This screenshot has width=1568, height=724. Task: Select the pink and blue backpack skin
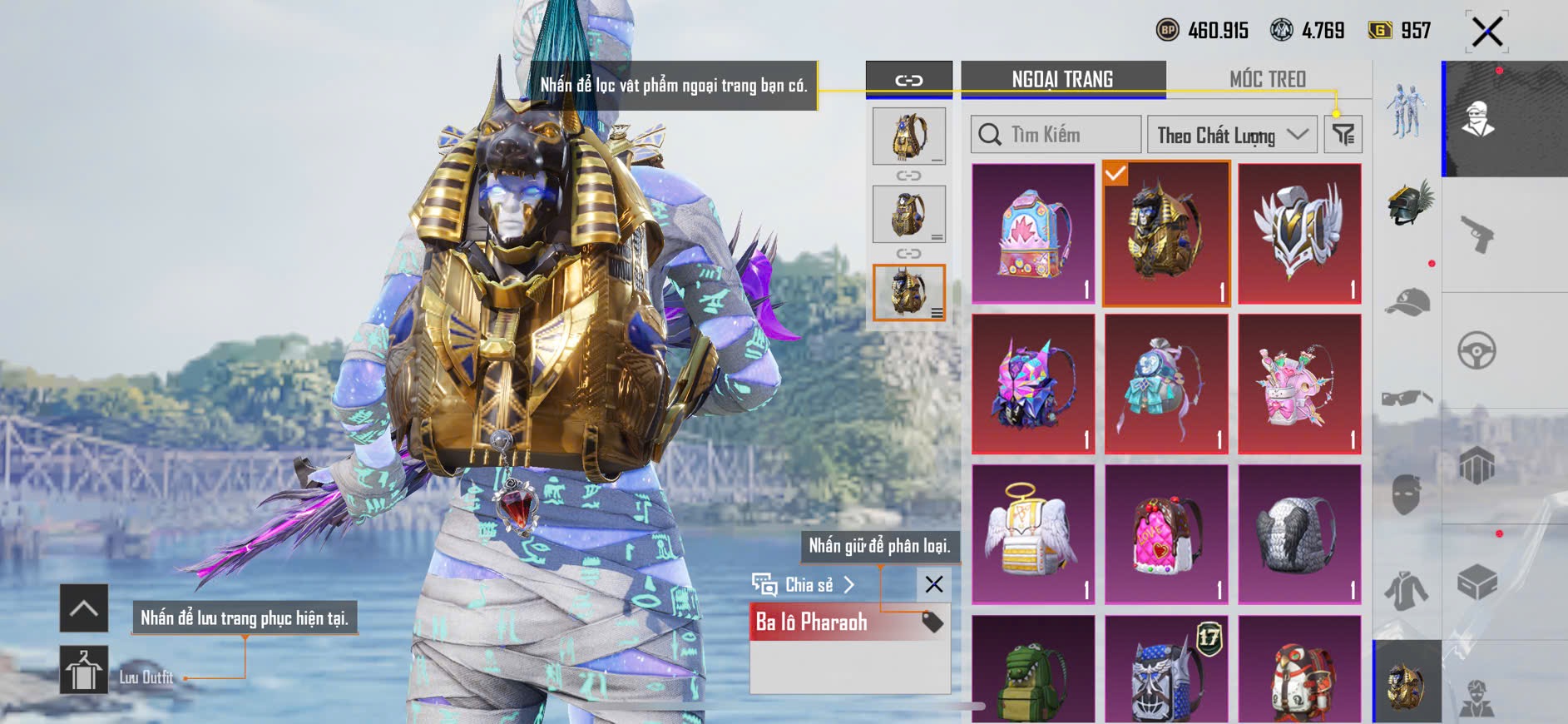(1033, 233)
